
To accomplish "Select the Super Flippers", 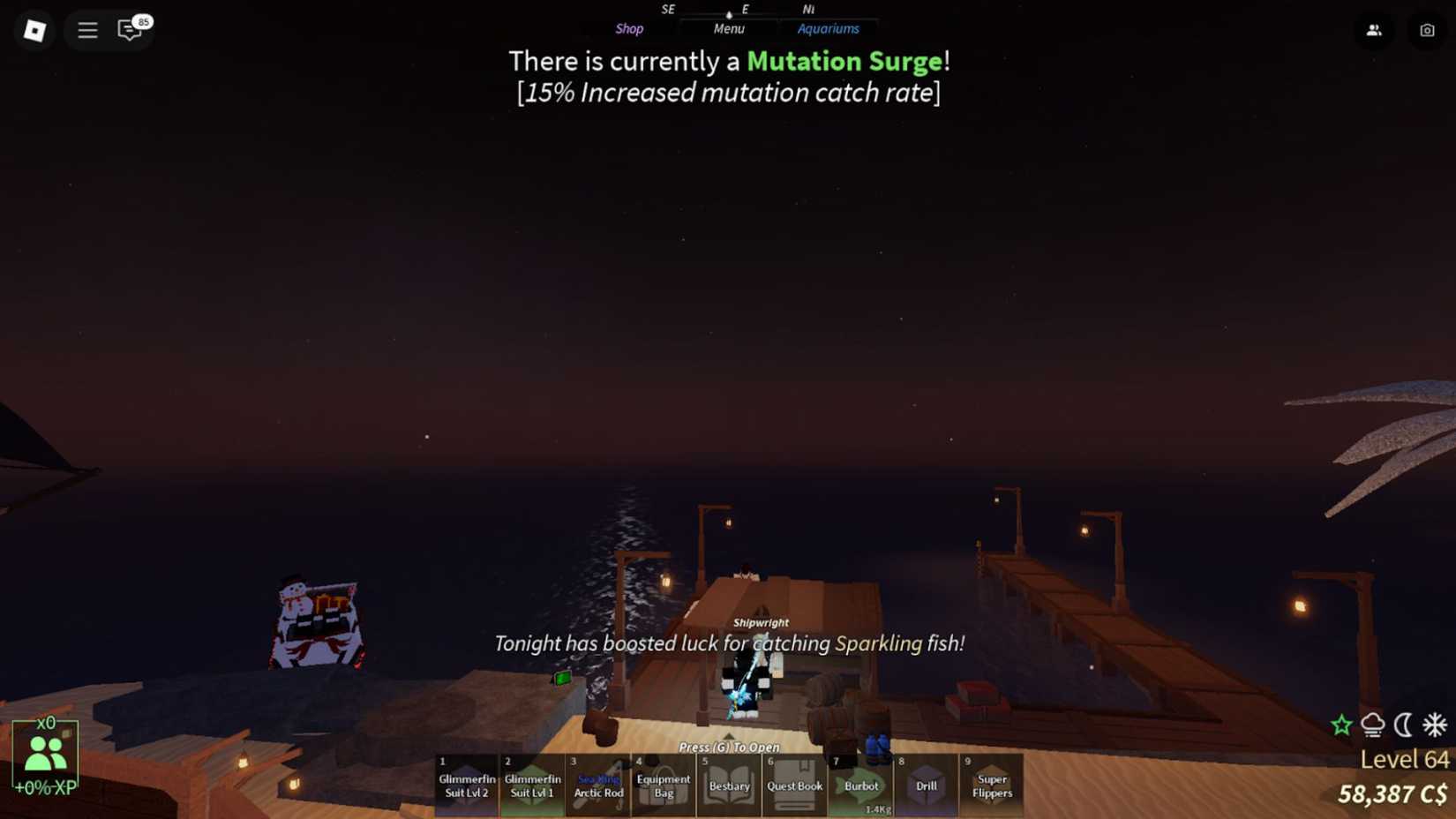I will tap(991, 785).
